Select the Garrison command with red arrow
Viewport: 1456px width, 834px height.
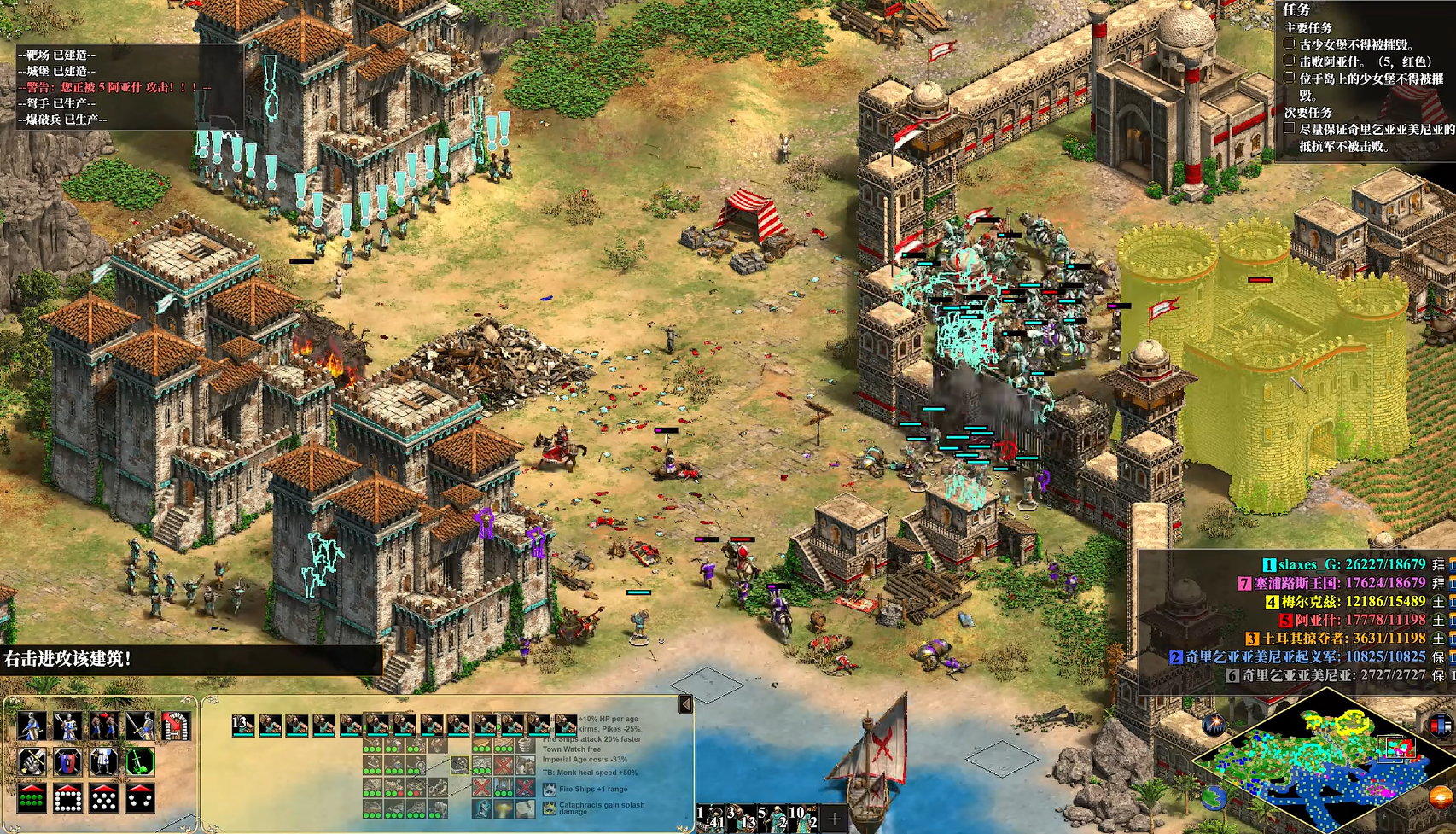[176, 726]
